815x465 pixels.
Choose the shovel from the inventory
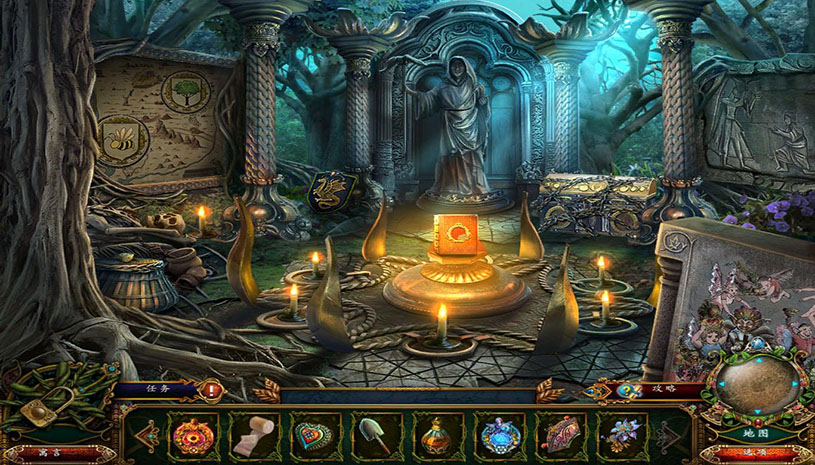(375, 436)
